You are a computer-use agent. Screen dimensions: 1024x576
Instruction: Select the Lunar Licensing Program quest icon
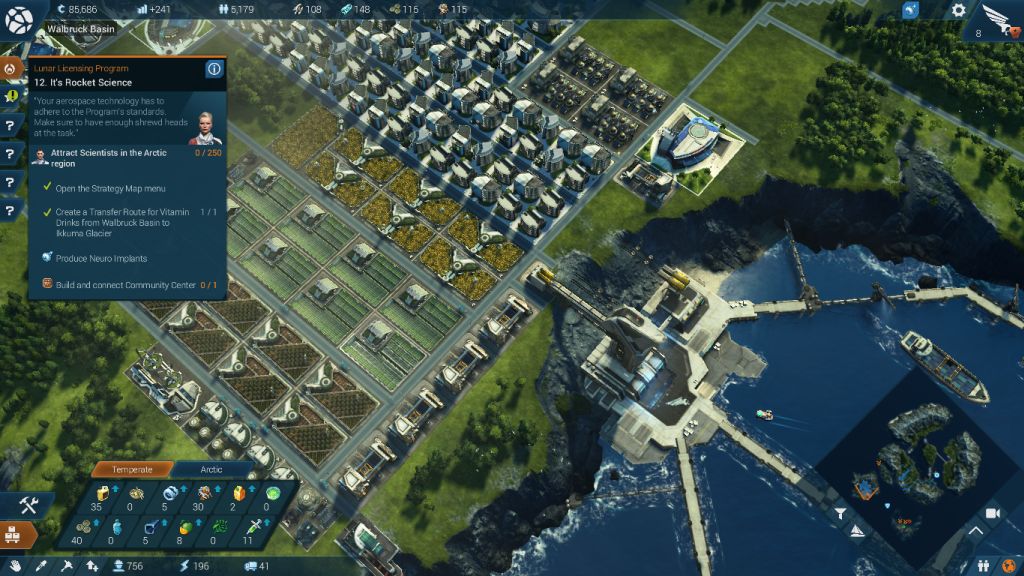click(x=12, y=69)
